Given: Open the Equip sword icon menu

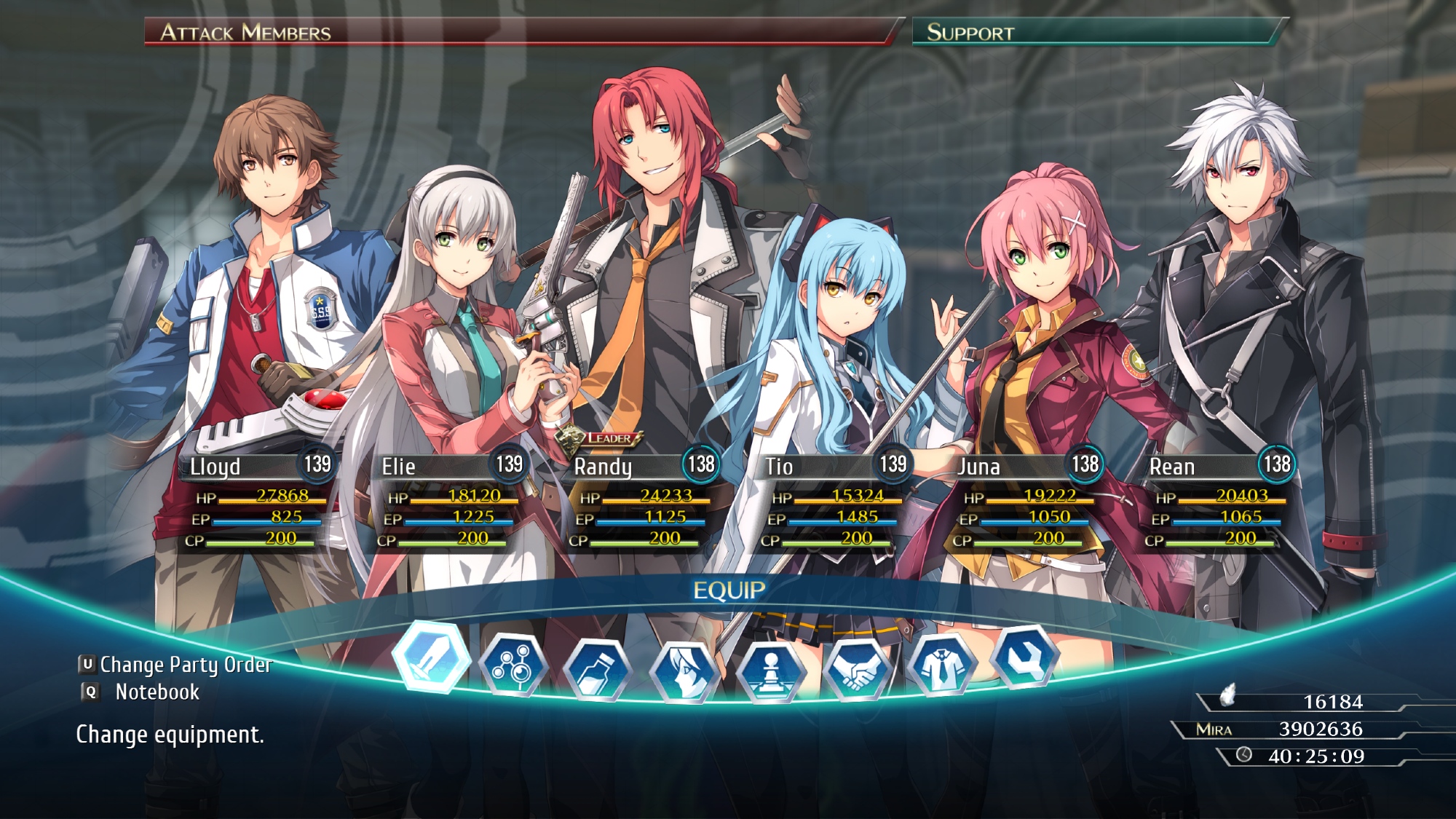Looking at the screenshot, I should pyautogui.click(x=432, y=657).
